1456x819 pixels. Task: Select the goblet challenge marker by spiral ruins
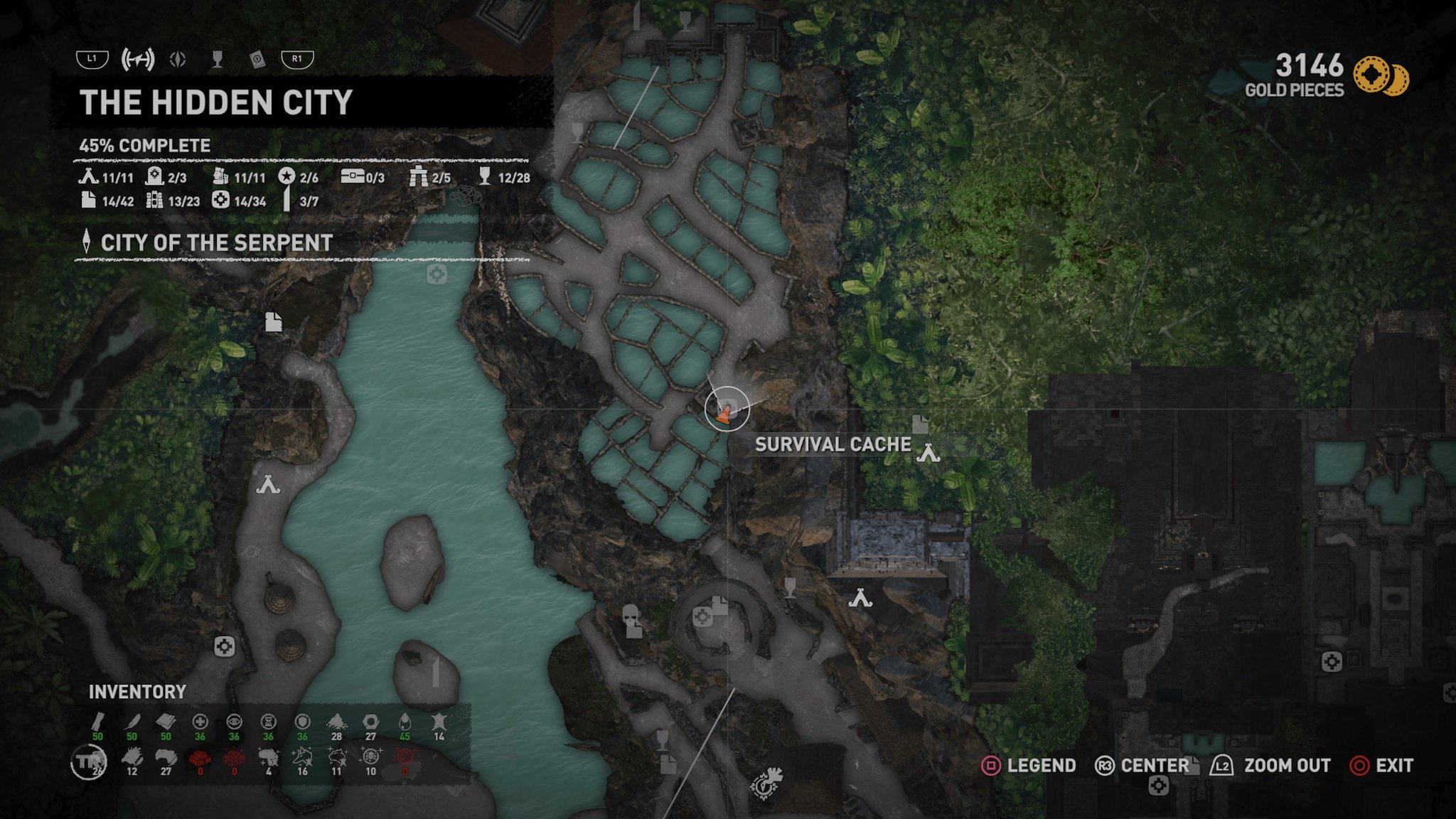(x=789, y=587)
